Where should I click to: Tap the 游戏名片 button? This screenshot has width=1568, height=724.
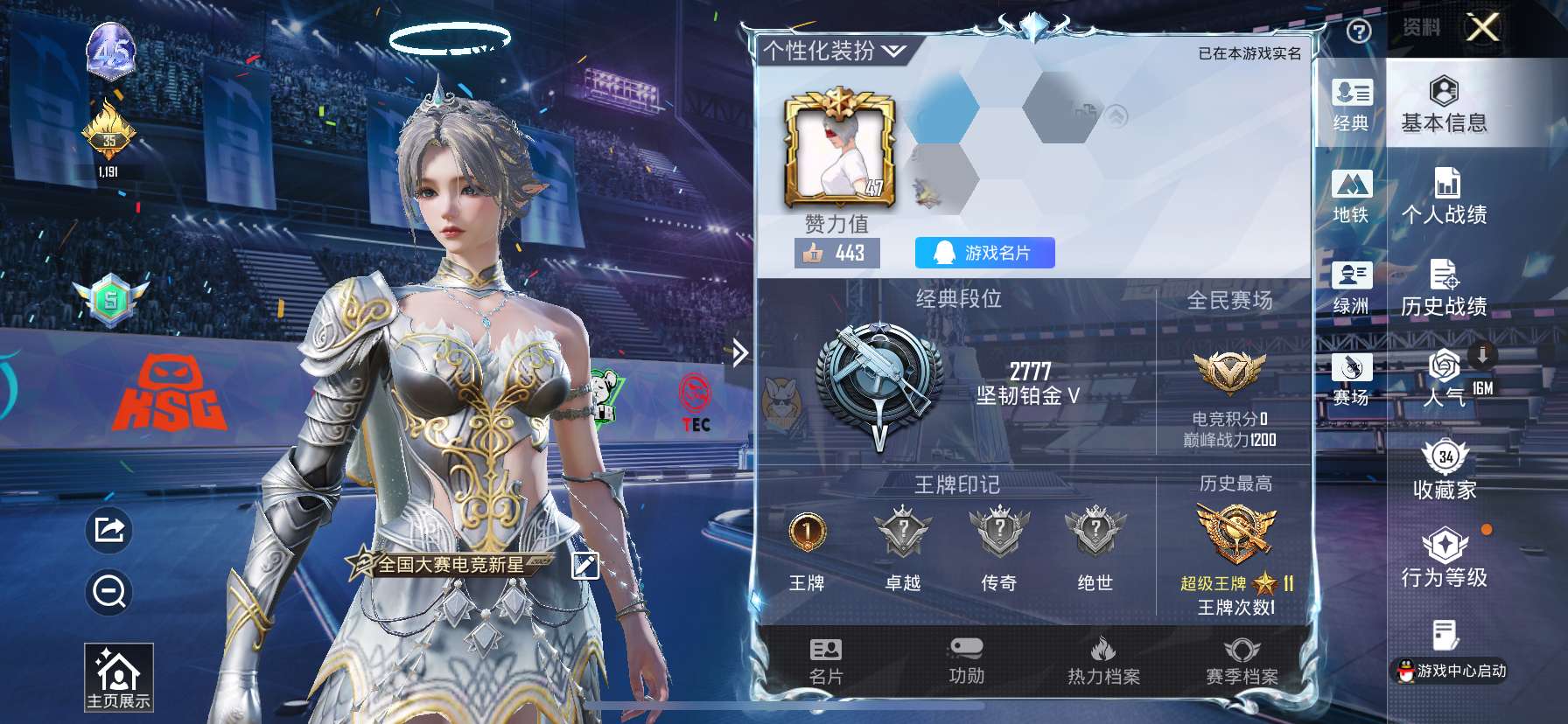point(985,254)
